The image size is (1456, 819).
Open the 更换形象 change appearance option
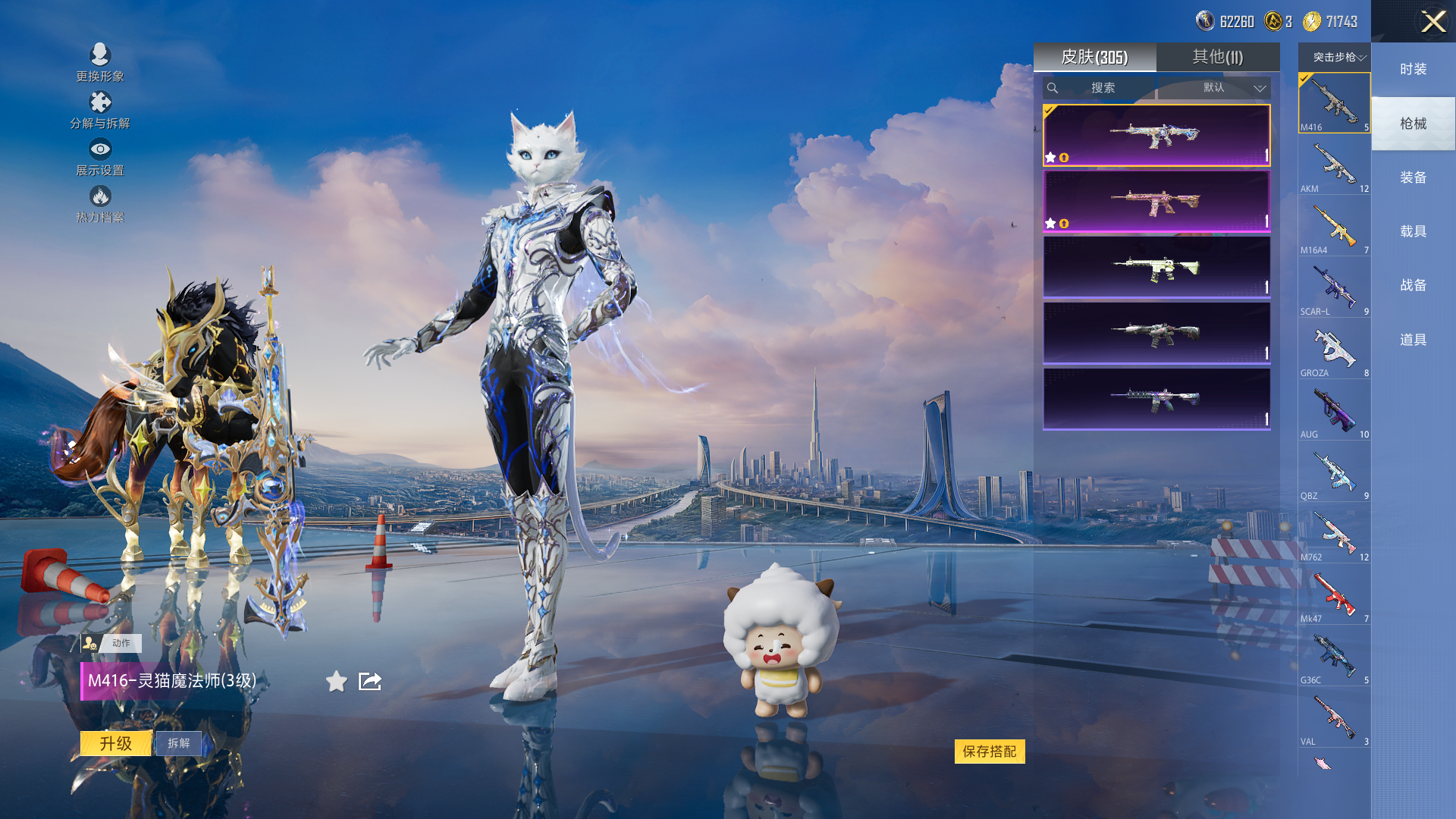[x=100, y=62]
